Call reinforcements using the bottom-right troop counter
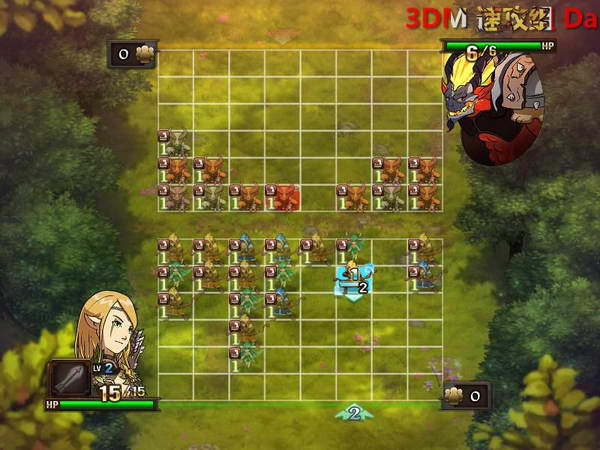600x450 pixels. click(x=465, y=396)
